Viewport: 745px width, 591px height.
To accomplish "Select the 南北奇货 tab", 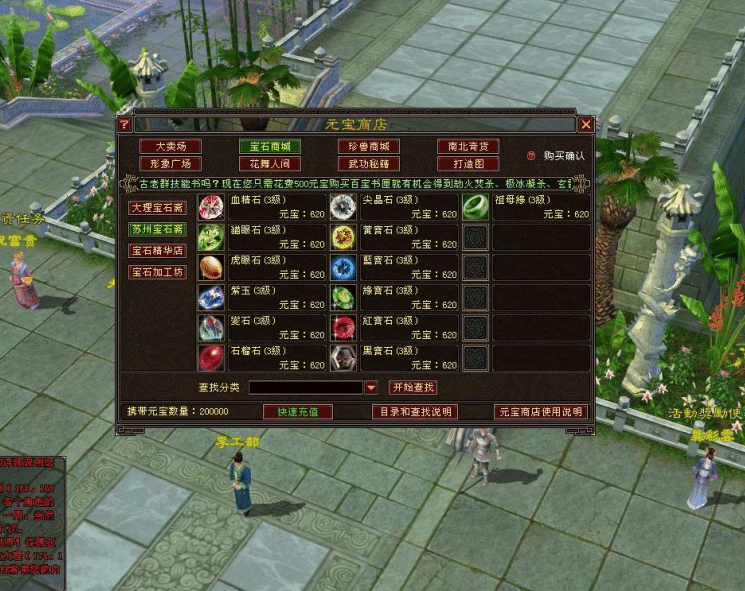I will click(467, 146).
